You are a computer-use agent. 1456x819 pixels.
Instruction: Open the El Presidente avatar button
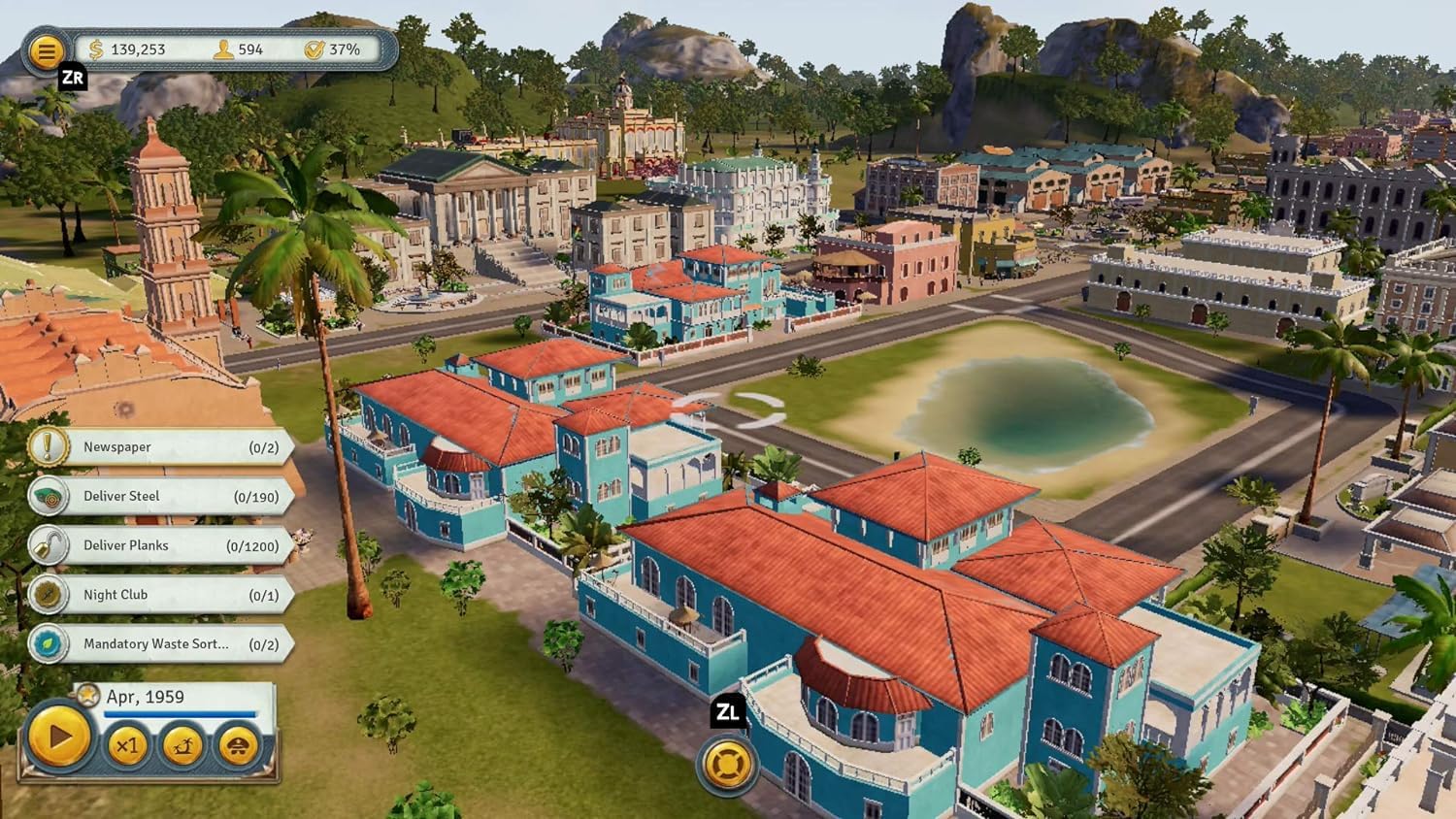[236, 747]
